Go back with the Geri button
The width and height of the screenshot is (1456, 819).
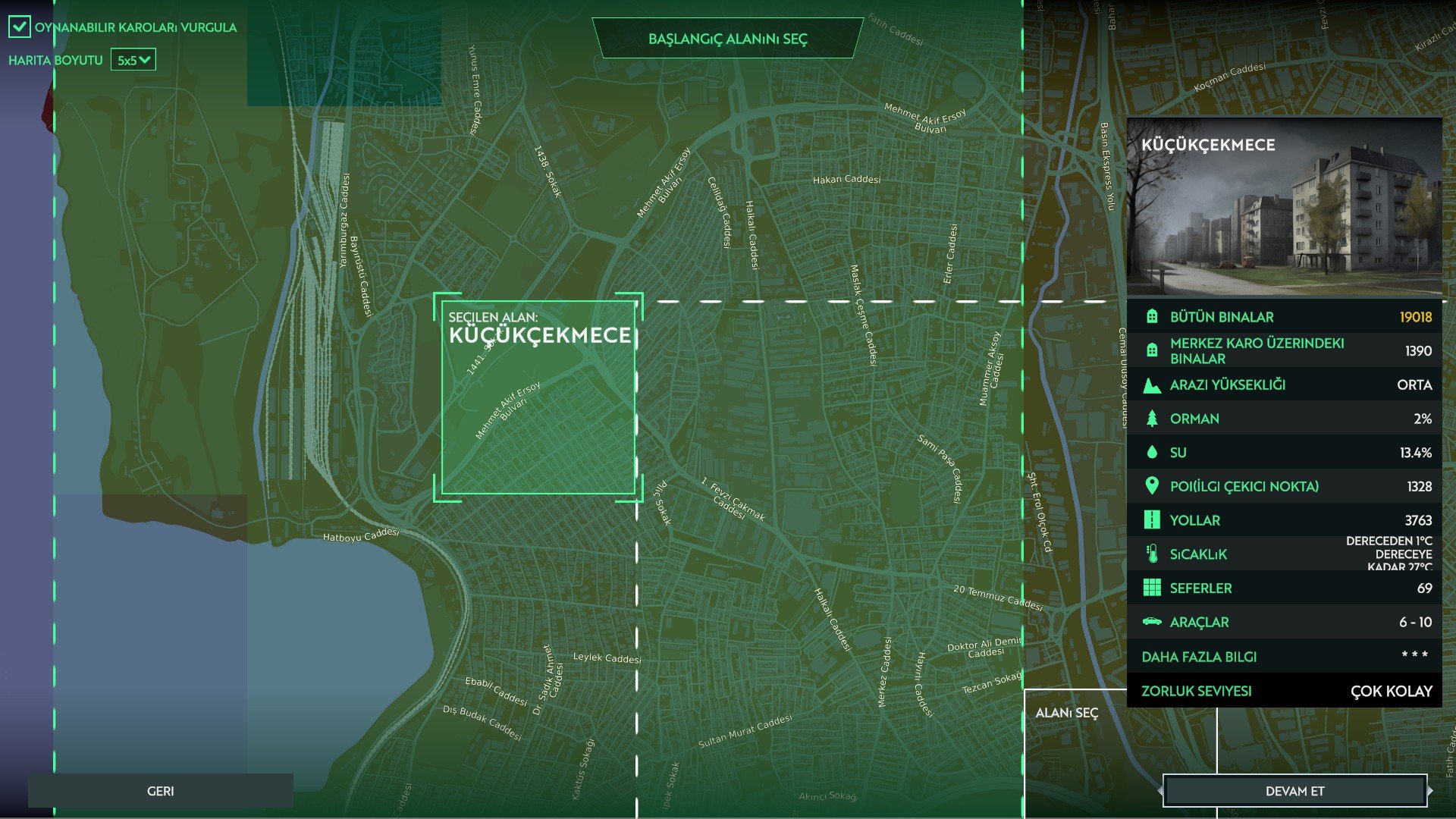[x=160, y=791]
